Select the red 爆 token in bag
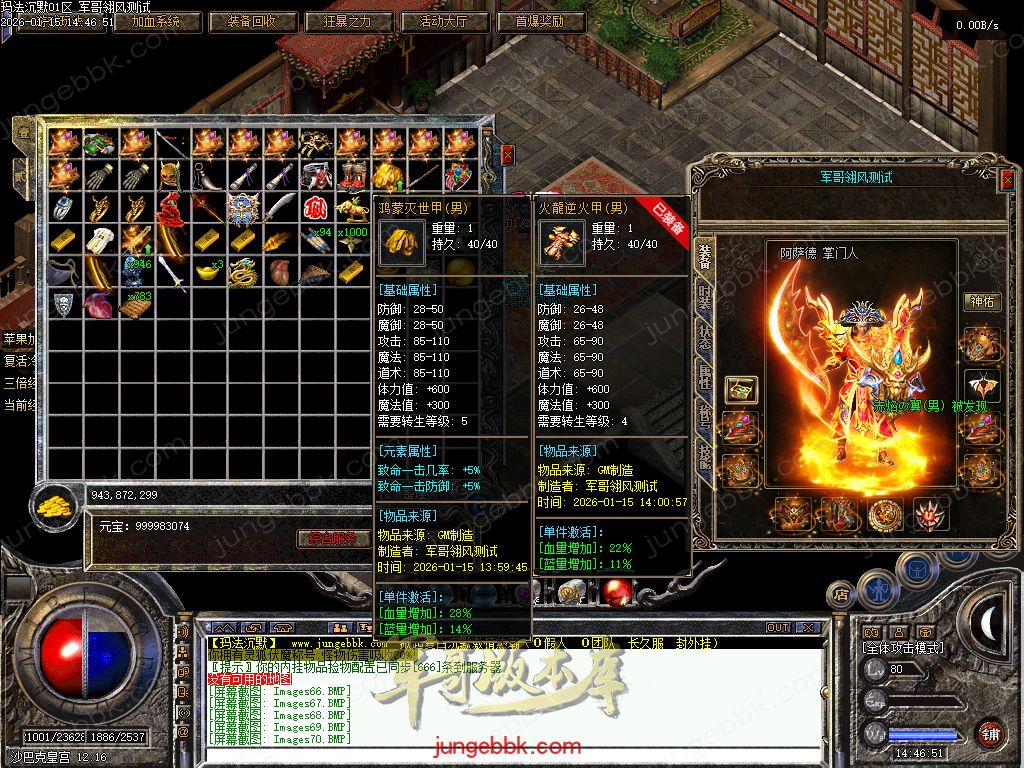The width and height of the screenshot is (1024, 768). click(x=315, y=208)
